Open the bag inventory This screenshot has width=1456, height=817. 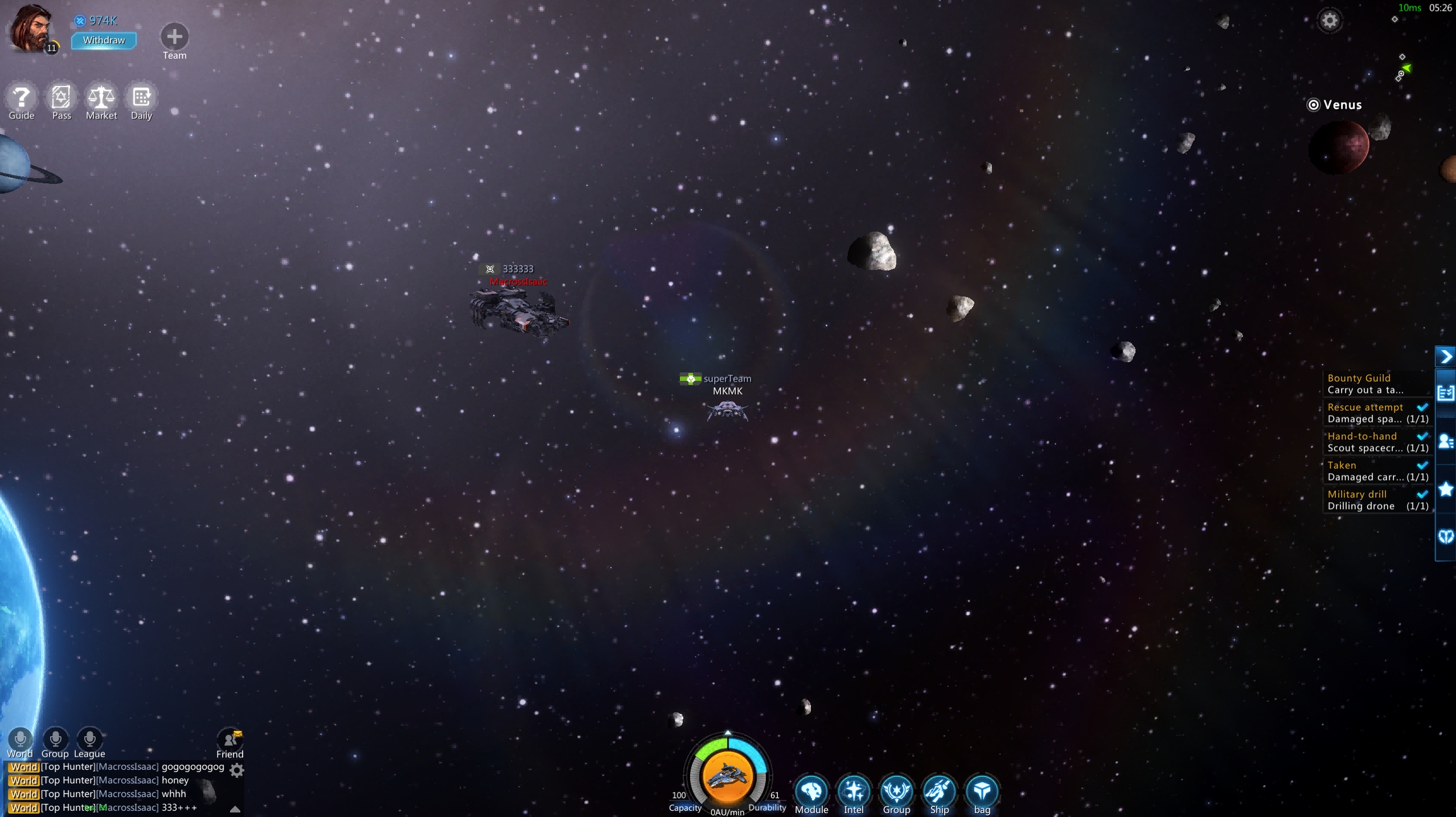[982, 792]
